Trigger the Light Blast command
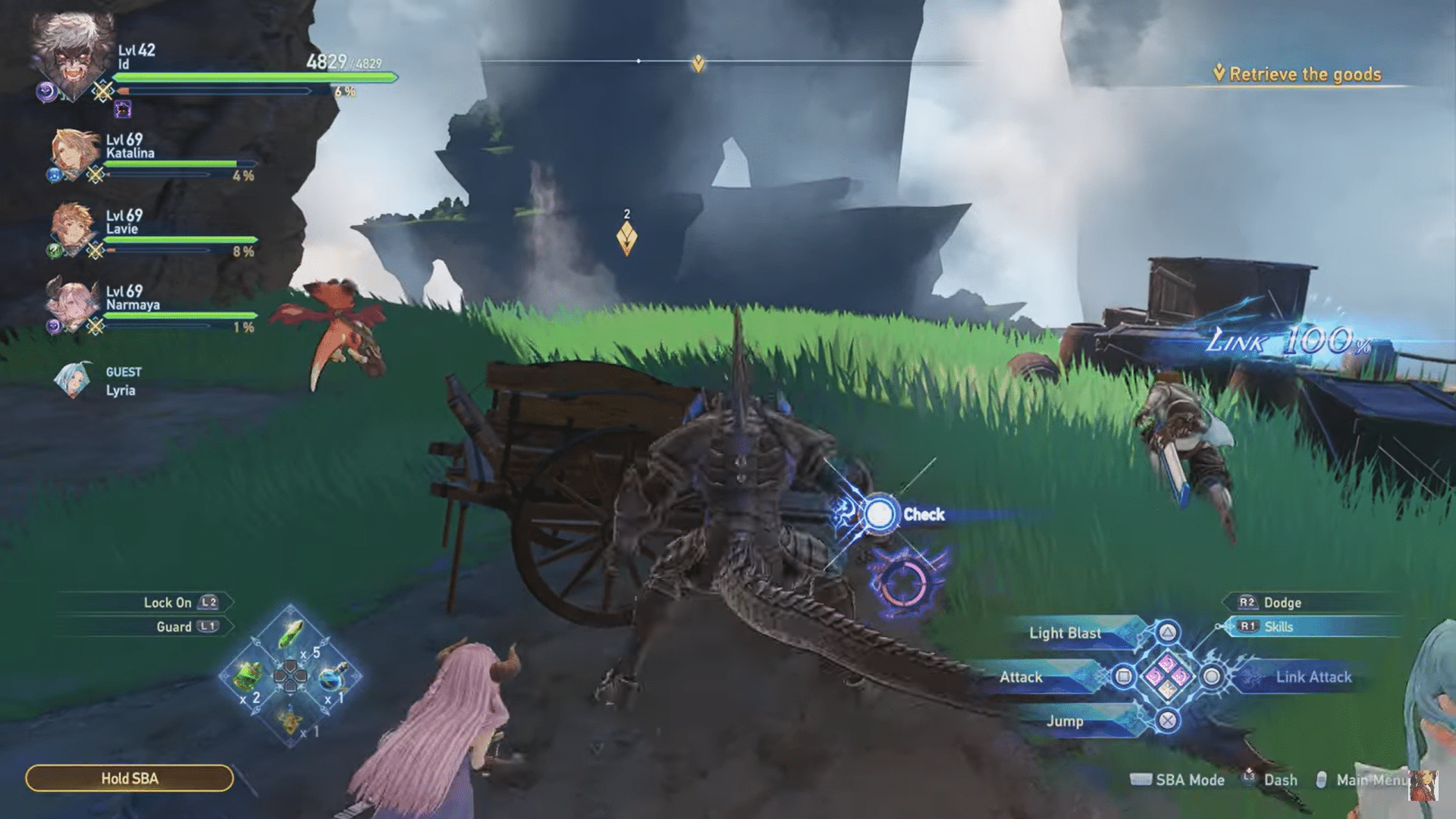 coord(1065,633)
